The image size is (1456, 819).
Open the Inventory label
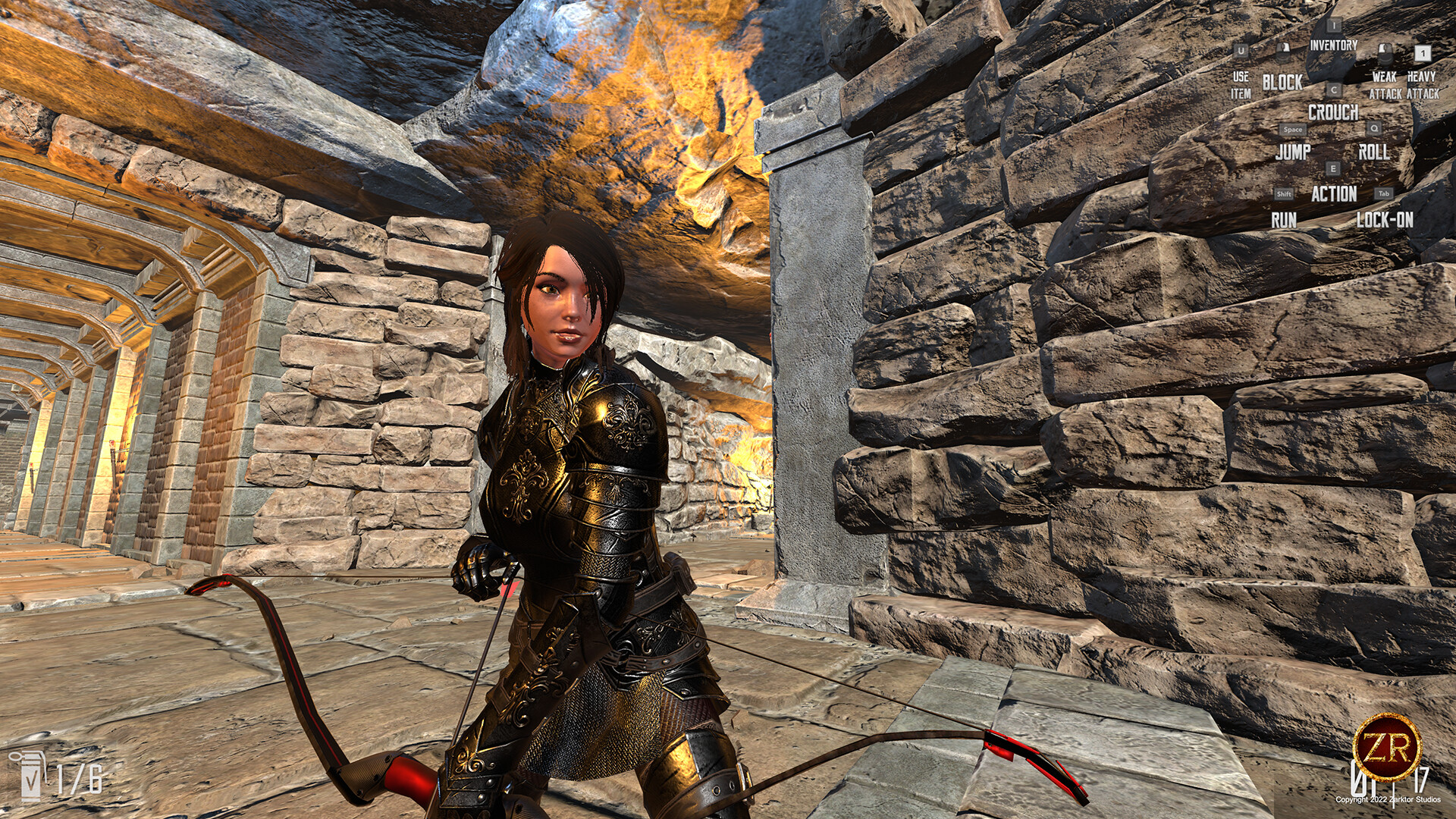click(1333, 45)
